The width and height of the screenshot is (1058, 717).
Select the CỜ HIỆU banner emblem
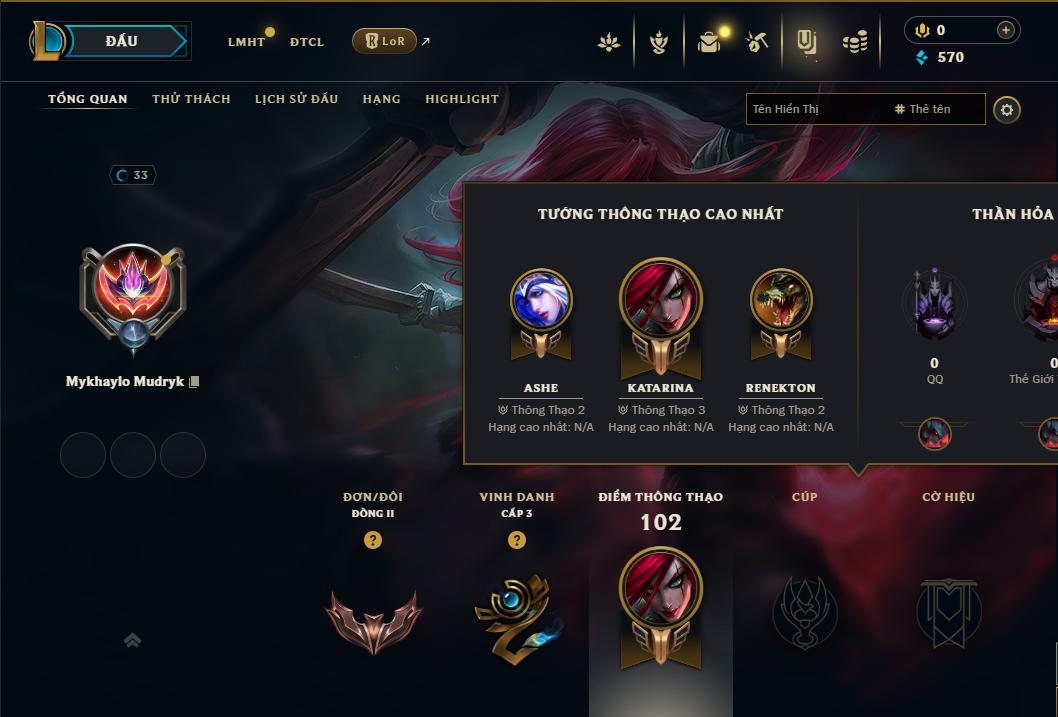click(948, 612)
